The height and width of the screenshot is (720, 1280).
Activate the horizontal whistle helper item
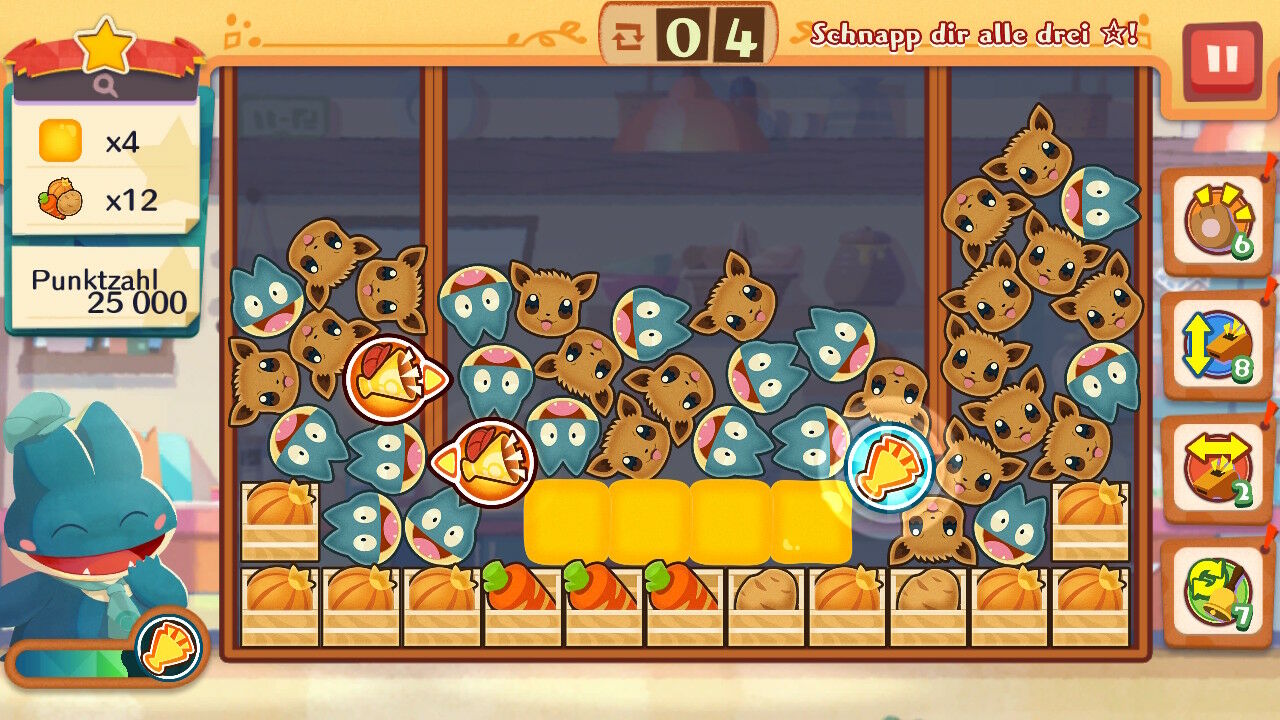[1215, 468]
